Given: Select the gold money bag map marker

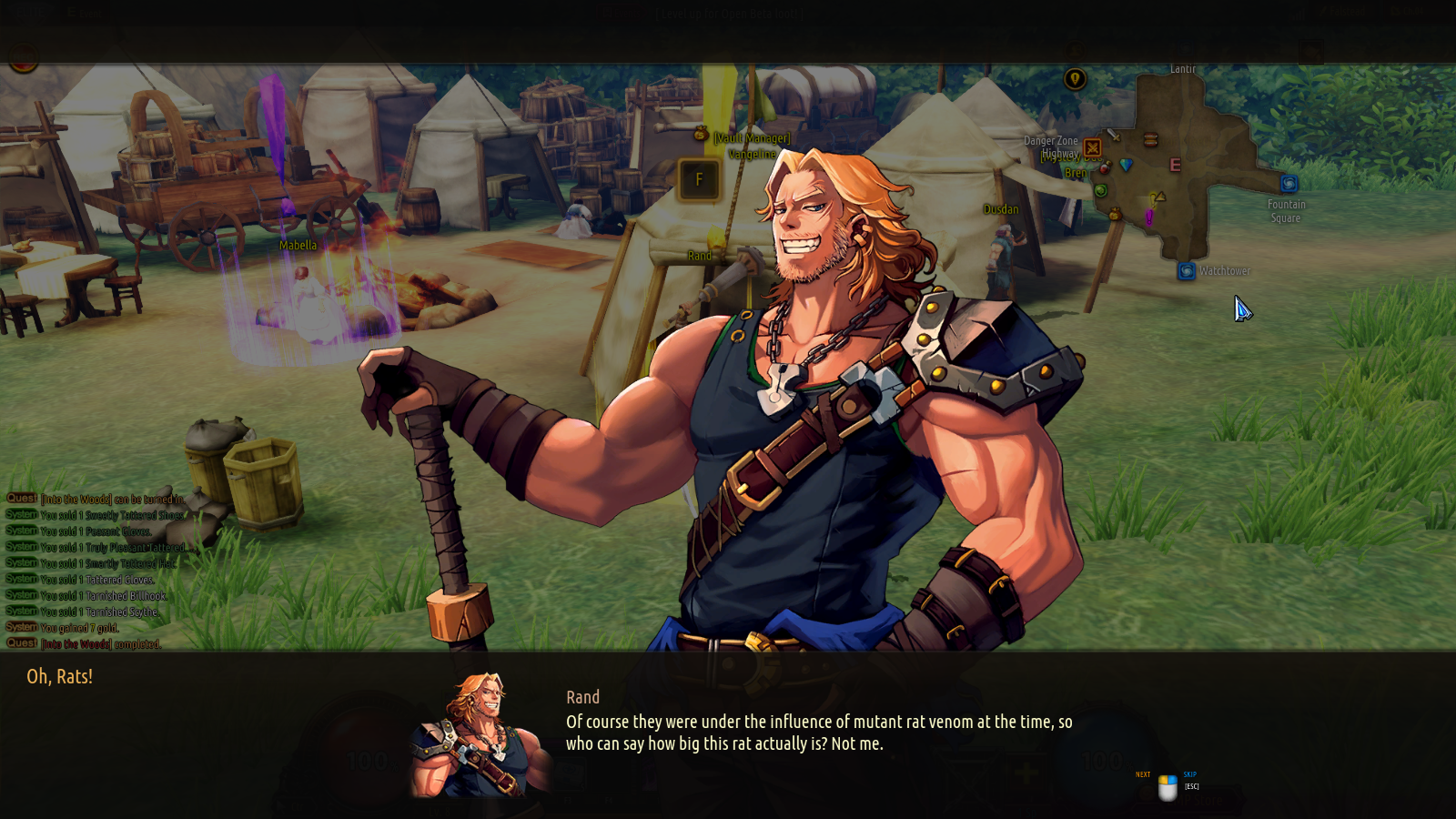Looking at the screenshot, I should [x=1115, y=214].
